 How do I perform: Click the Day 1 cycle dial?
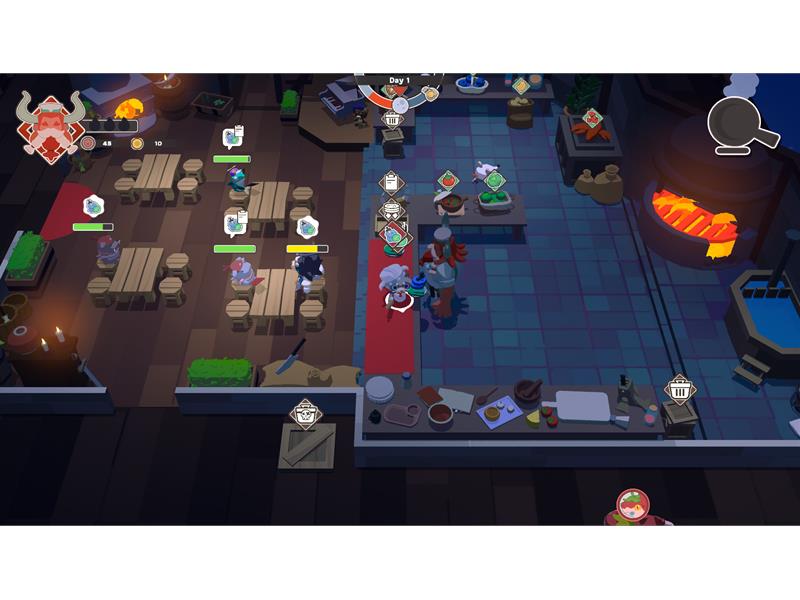[399, 91]
